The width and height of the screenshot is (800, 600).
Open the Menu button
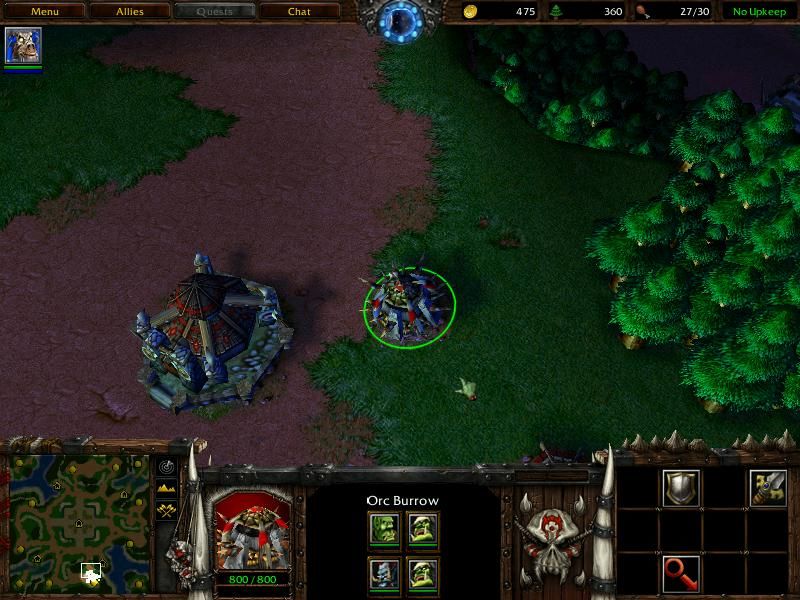44,12
